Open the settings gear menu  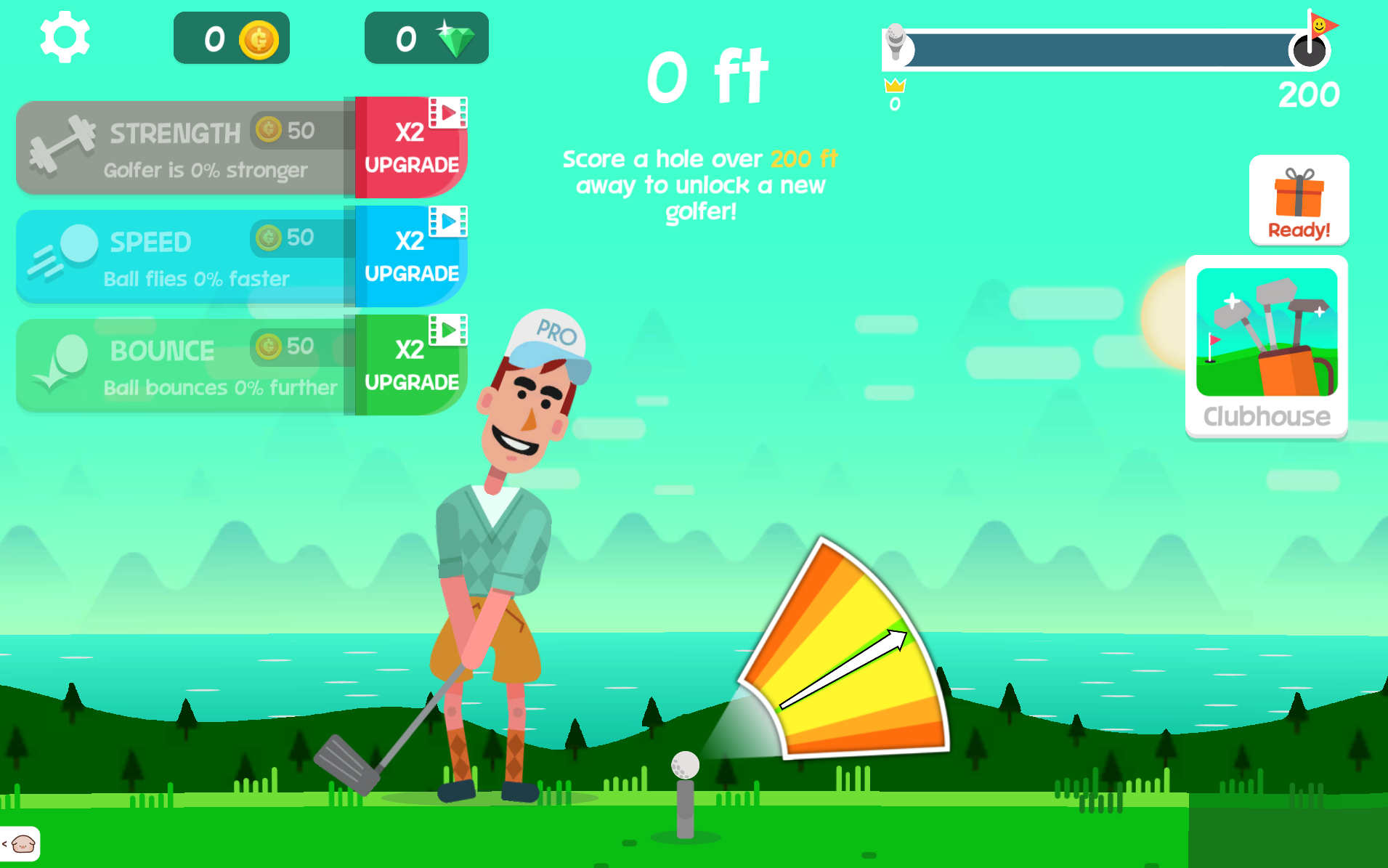pyautogui.click(x=65, y=37)
